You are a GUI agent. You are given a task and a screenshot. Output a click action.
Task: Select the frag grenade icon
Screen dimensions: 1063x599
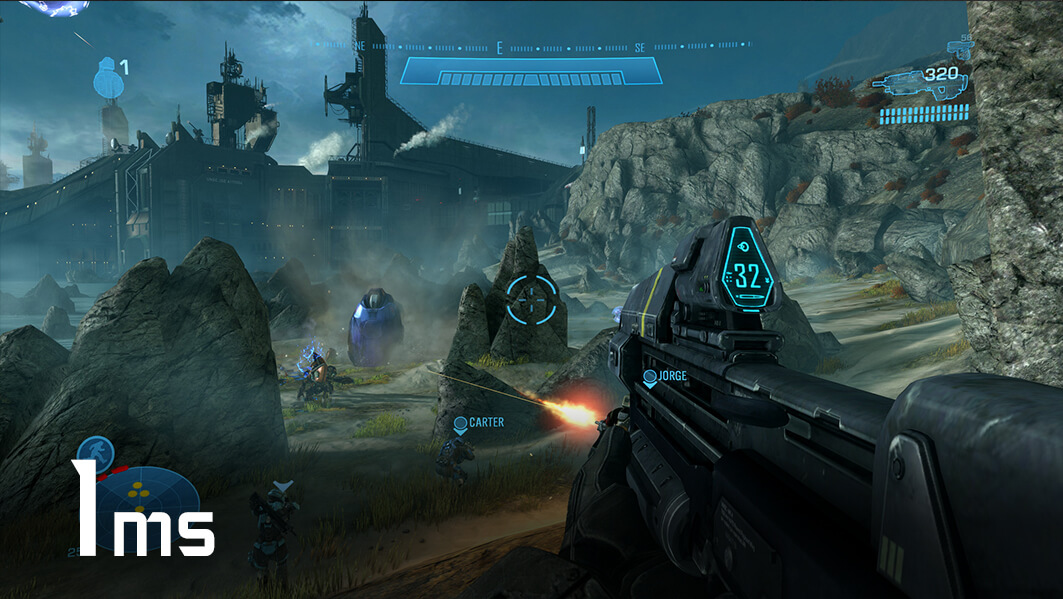click(x=105, y=78)
